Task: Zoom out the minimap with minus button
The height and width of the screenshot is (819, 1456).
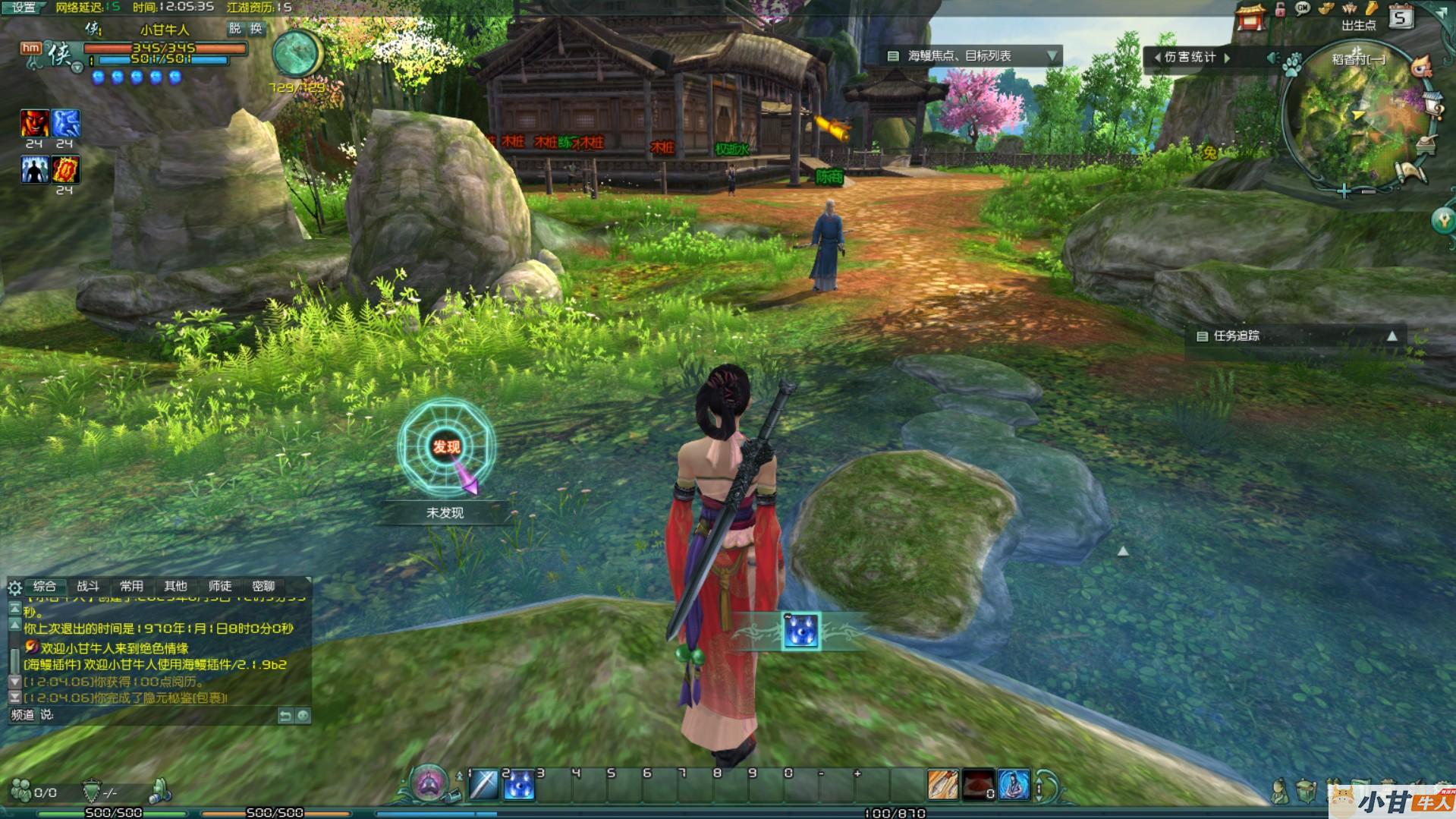Action: pos(1368,191)
